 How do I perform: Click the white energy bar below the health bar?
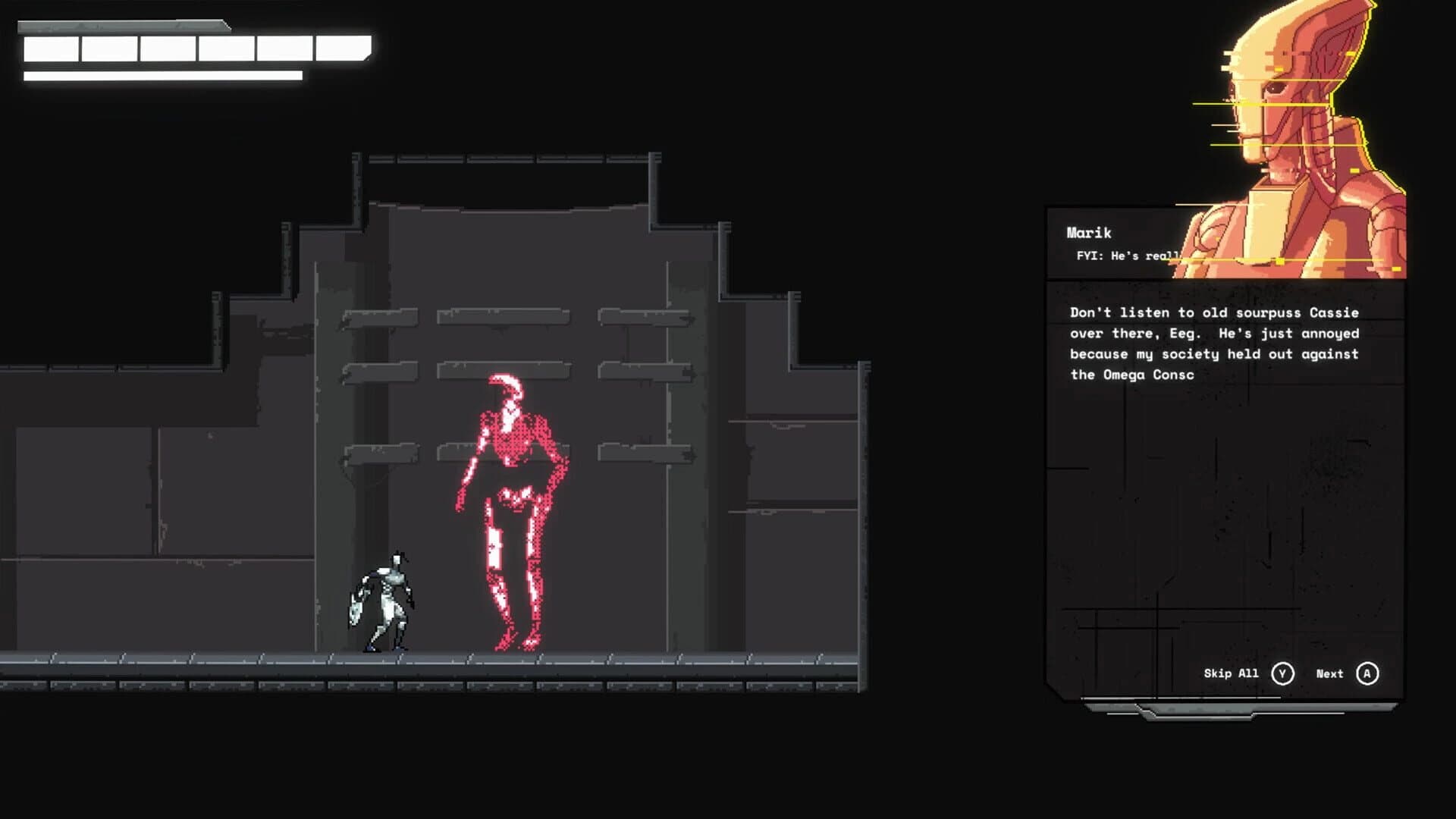[163, 76]
